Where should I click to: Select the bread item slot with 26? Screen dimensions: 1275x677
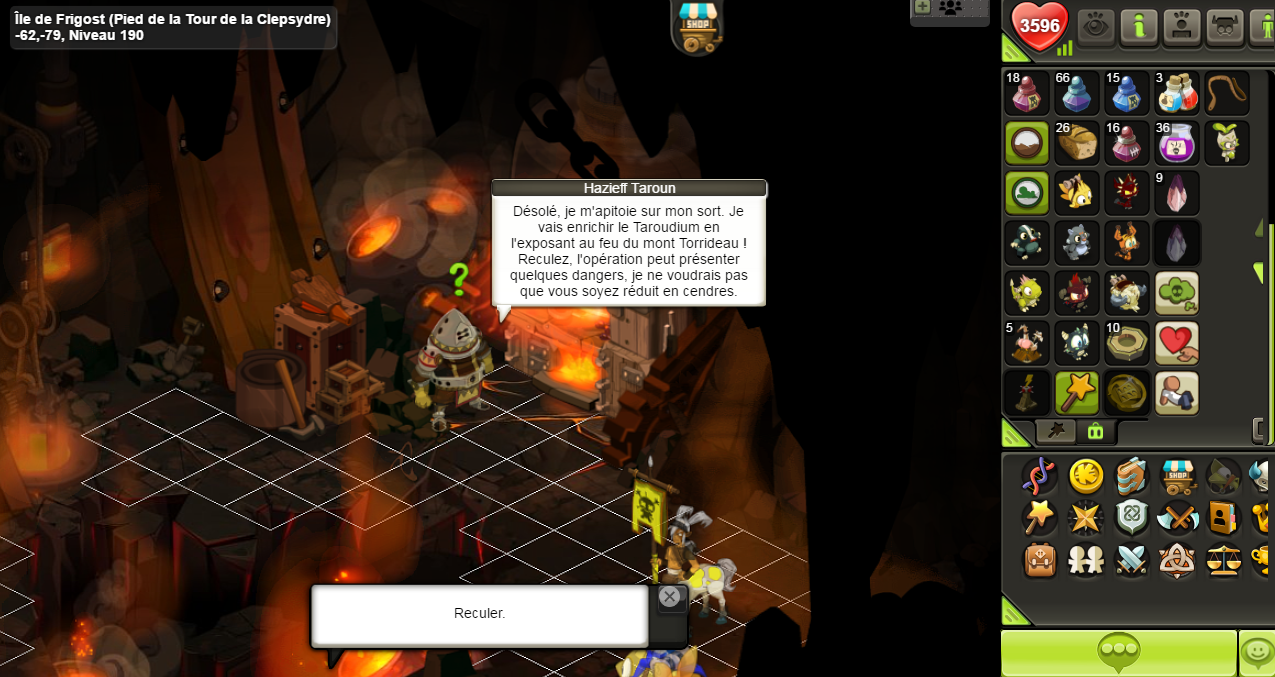click(1077, 143)
